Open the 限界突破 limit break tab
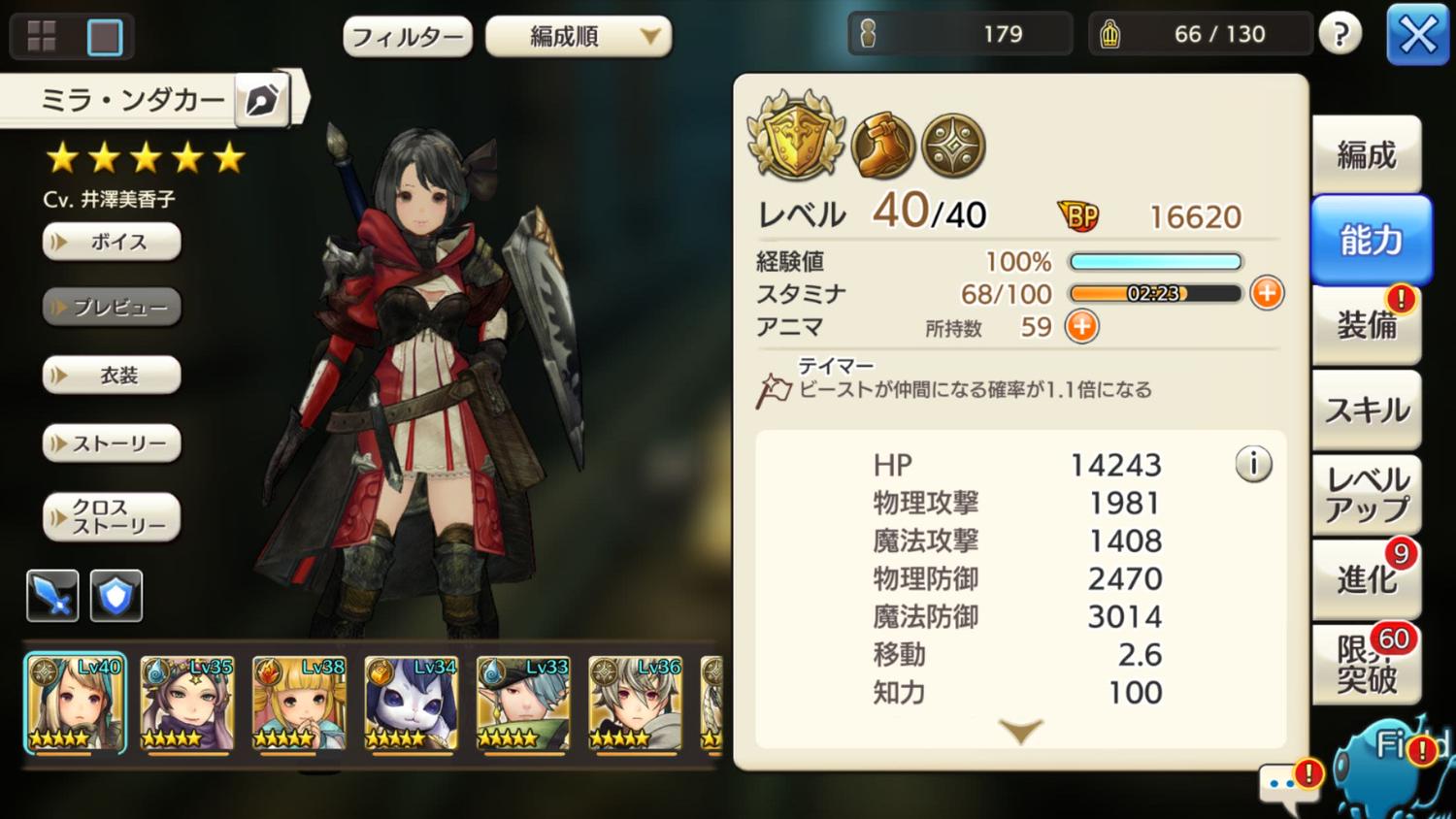Viewport: 1456px width, 819px height. pyautogui.click(x=1367, y=665)
